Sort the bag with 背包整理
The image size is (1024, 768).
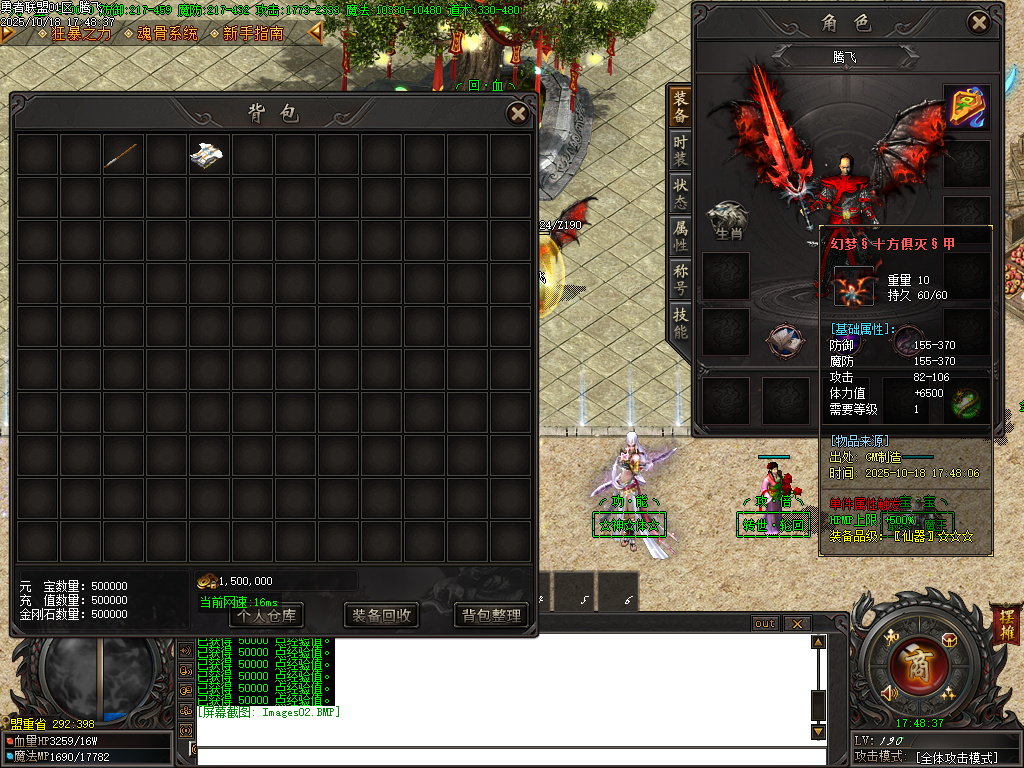492,615
